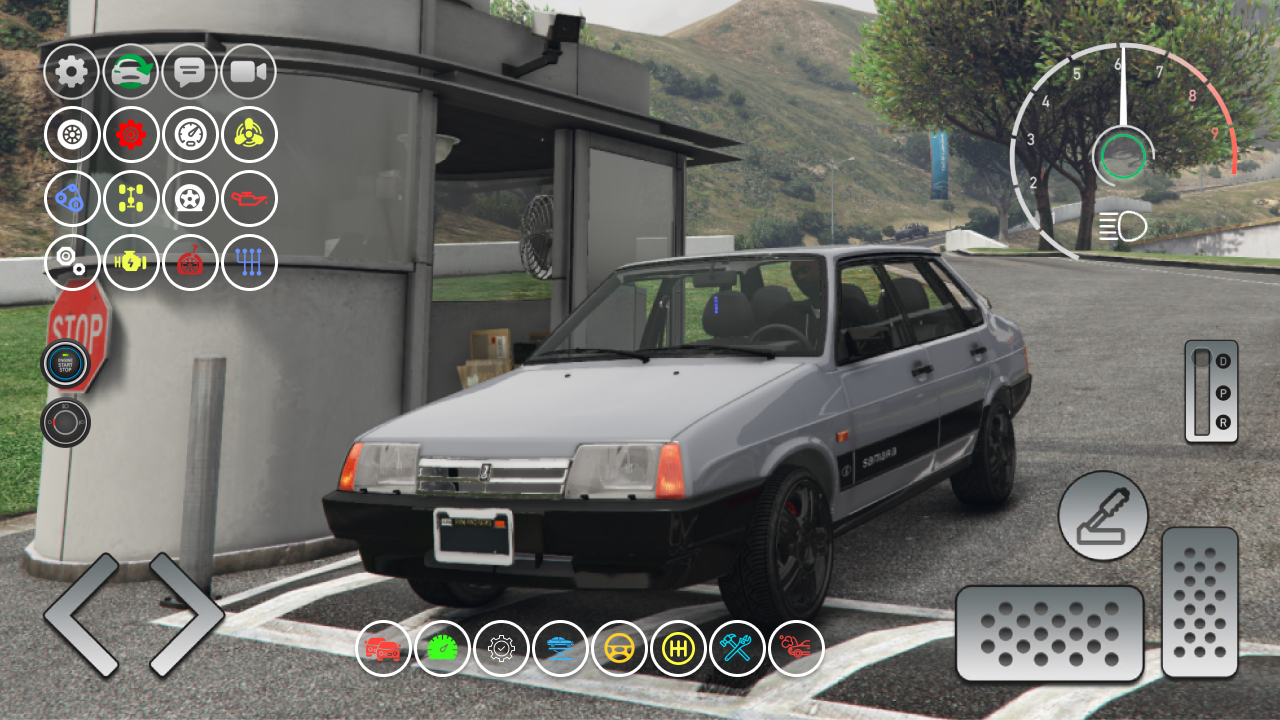Select the yellow turbo fan icon

coord(249,135)
